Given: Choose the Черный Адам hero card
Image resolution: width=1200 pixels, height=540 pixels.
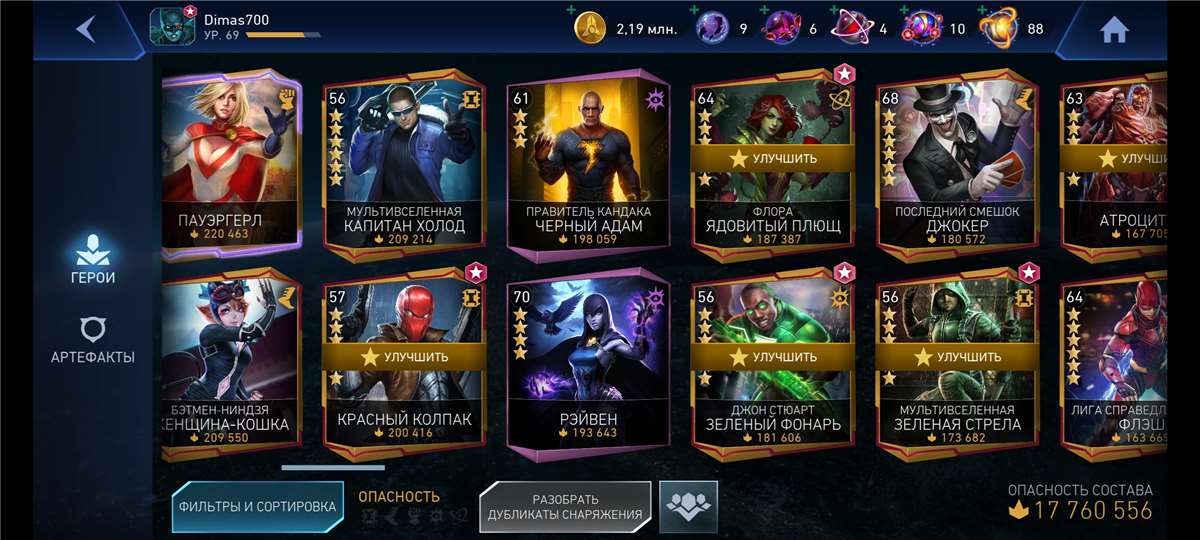Looking at the screenshot, I should click(587, 165).
